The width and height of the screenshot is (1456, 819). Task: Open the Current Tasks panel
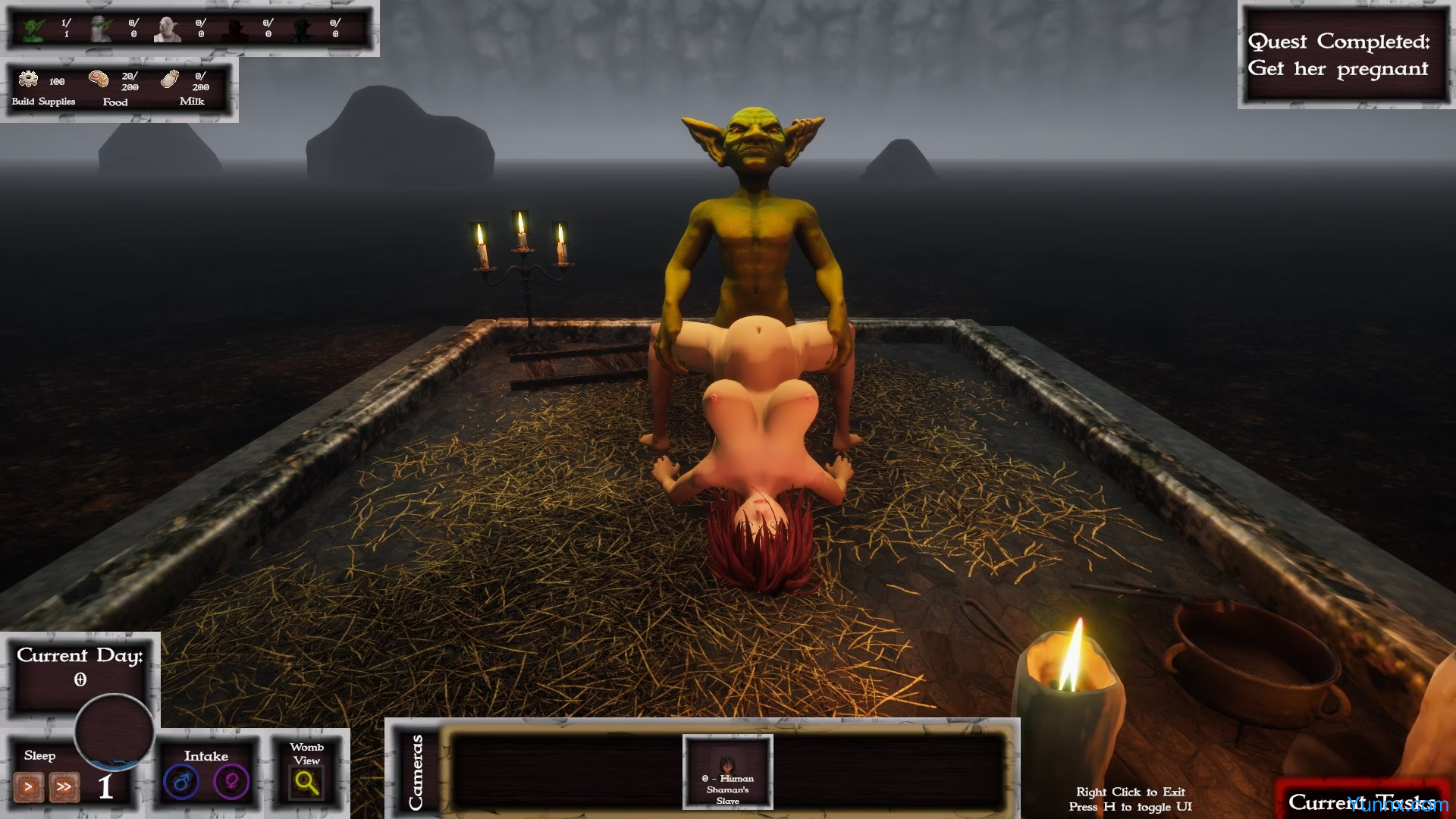[x=1361, y=802]
